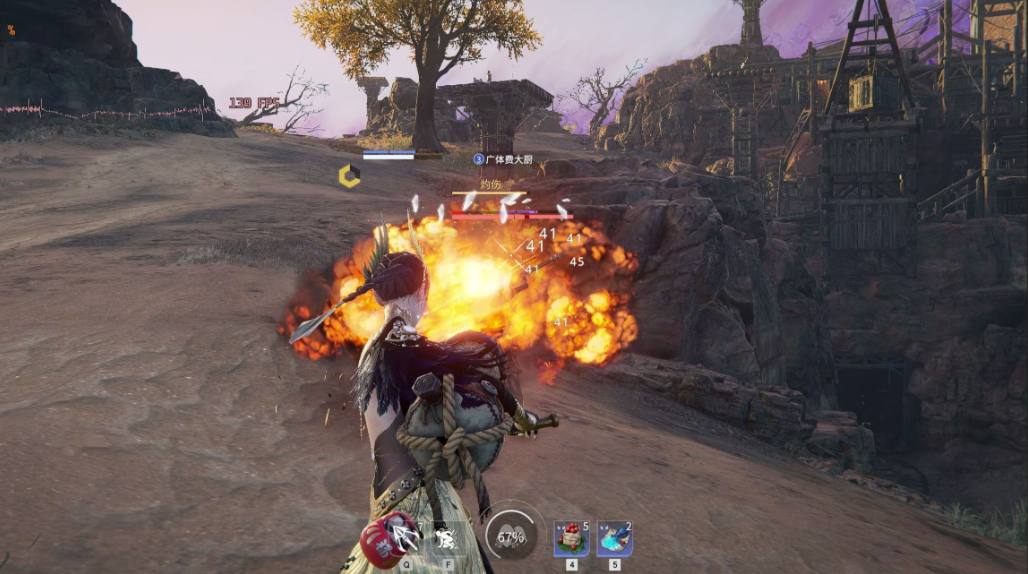
Task: Click the yellow hexagon marker icon
Action: pyautogui.click(x=349, y=177)
